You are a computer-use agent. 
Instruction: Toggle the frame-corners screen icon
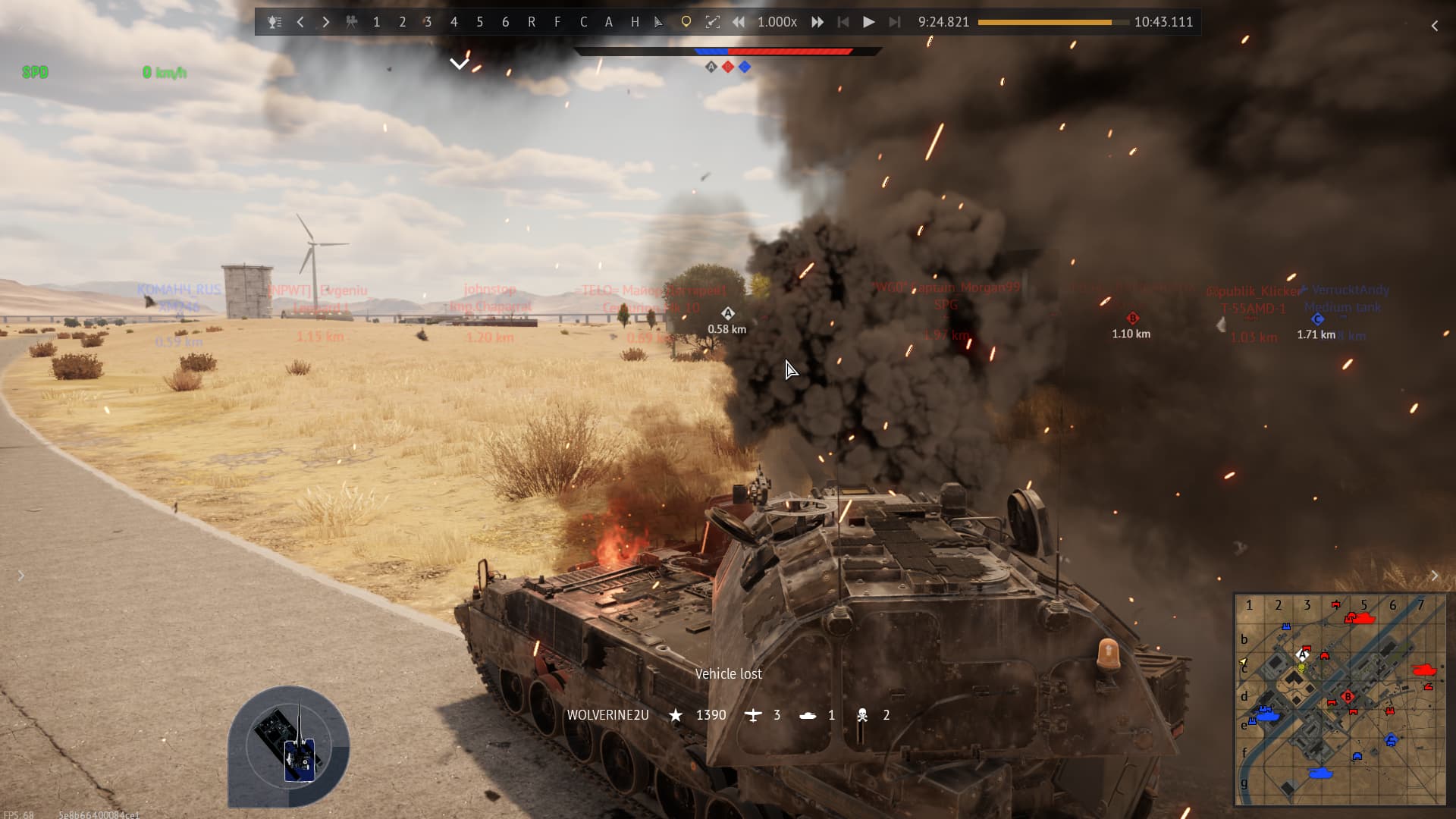pos(712,22)
